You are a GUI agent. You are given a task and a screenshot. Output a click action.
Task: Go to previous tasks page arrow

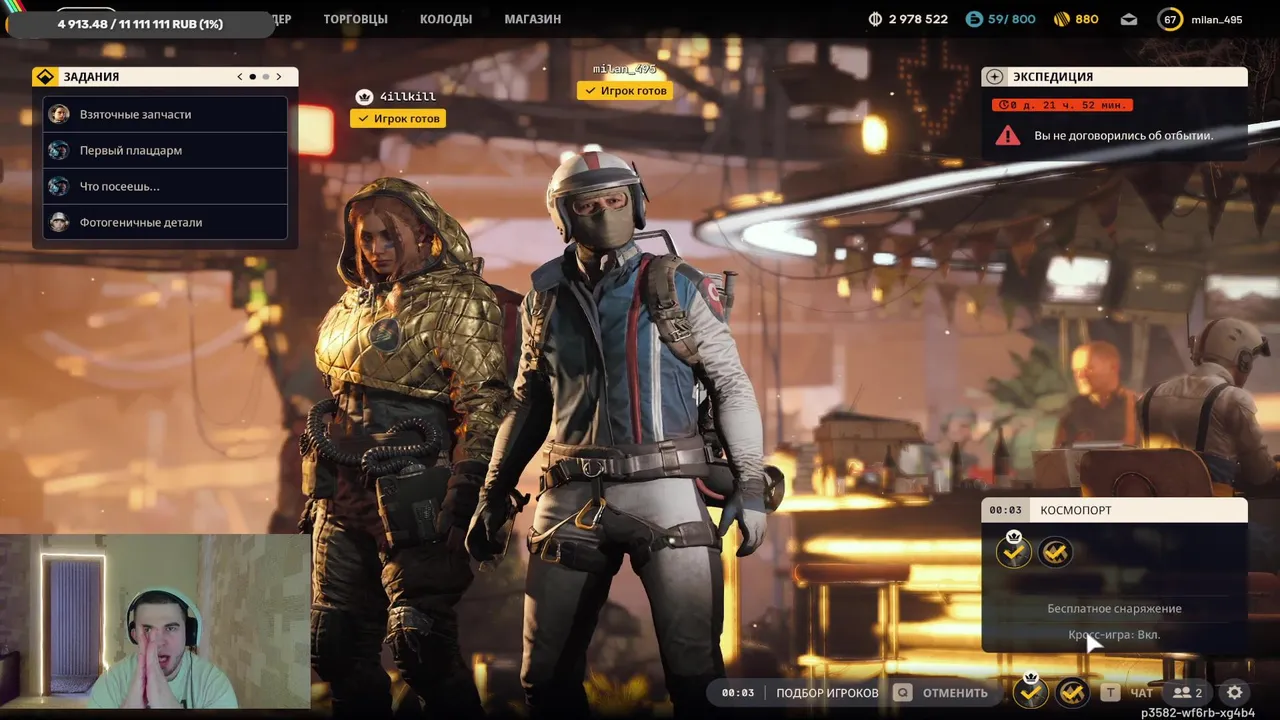tap(240, 77)
